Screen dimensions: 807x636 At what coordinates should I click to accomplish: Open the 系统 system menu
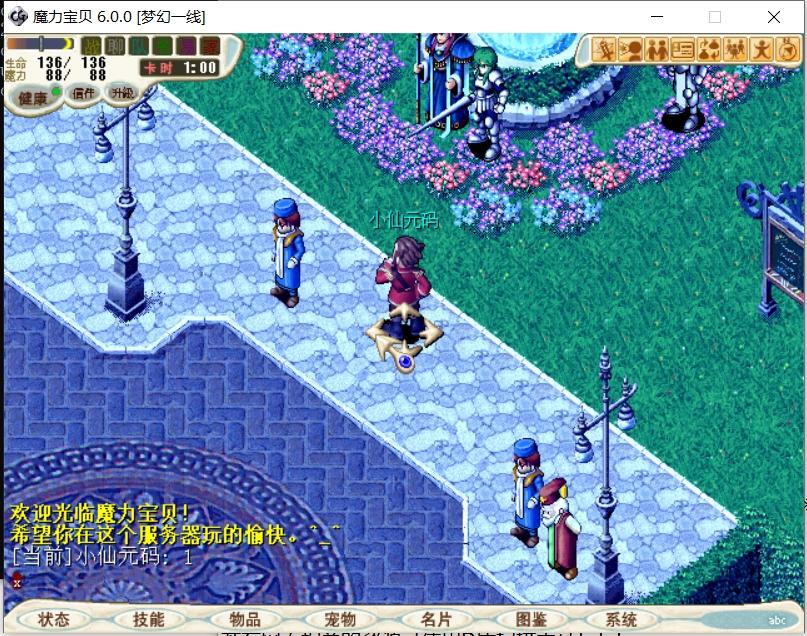[621, 620]
